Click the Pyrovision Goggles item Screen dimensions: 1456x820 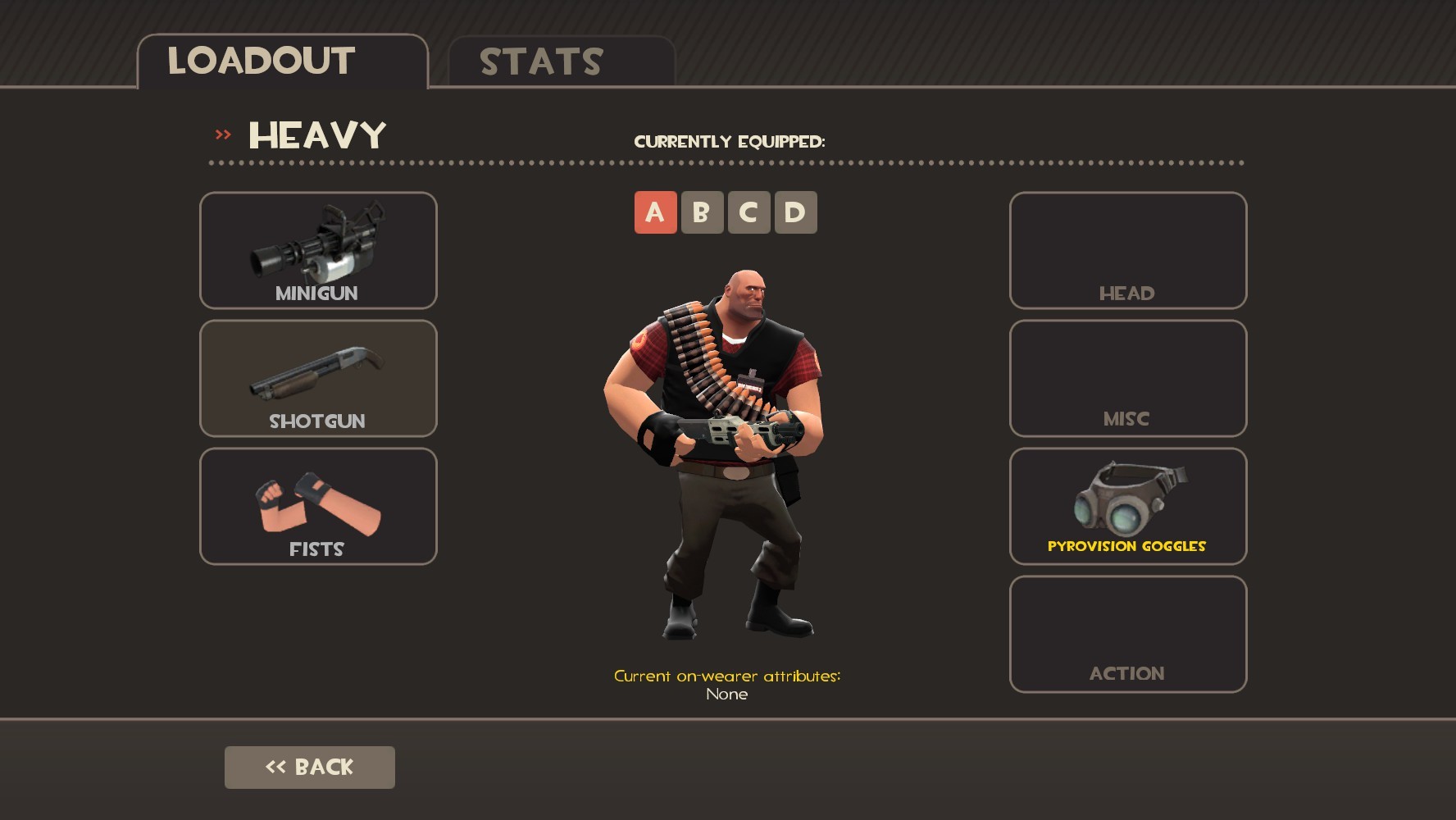point(1127,506)
